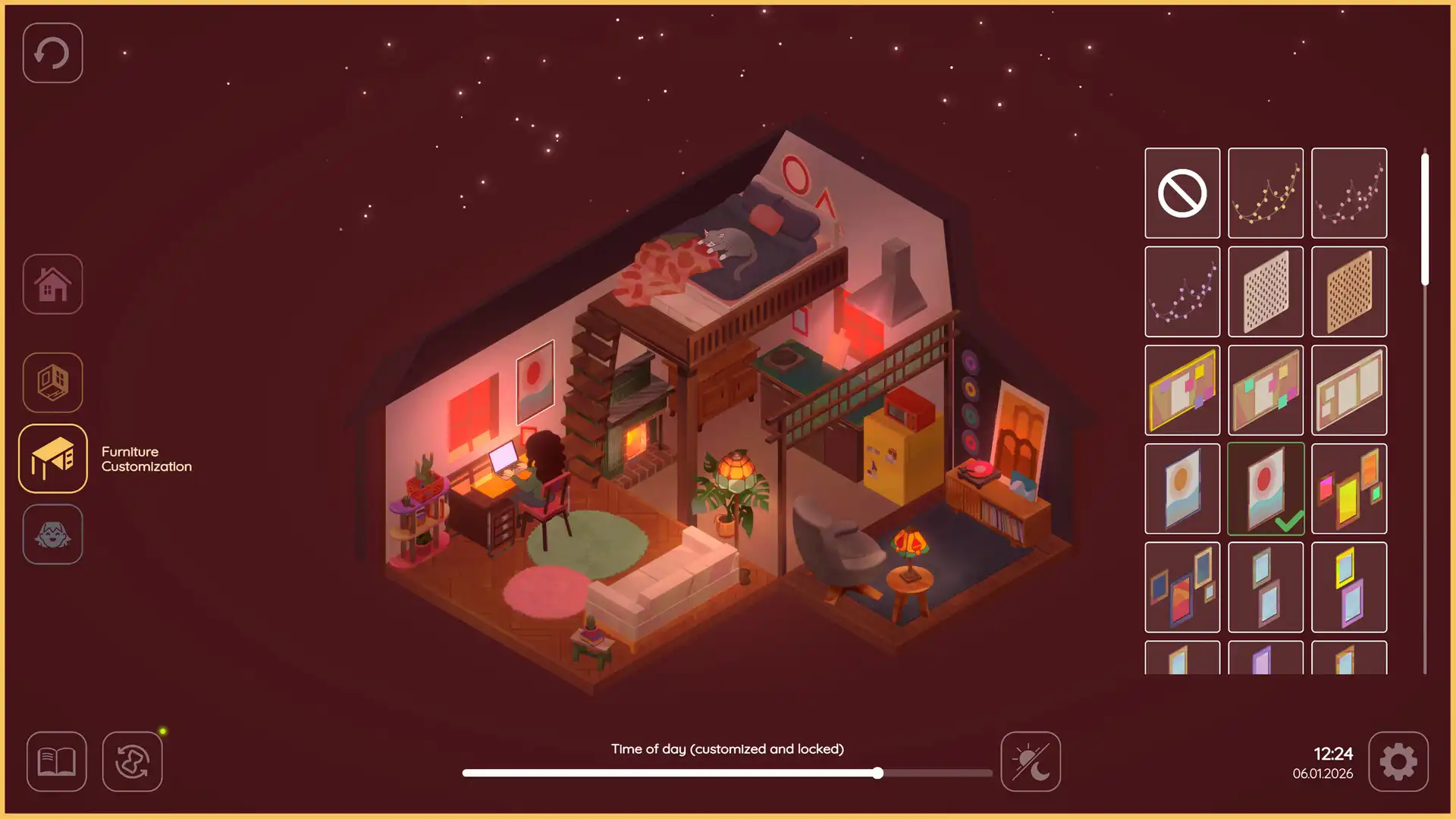Select the yellow-framed corkboard with sticky notes

click(1182, 389)
